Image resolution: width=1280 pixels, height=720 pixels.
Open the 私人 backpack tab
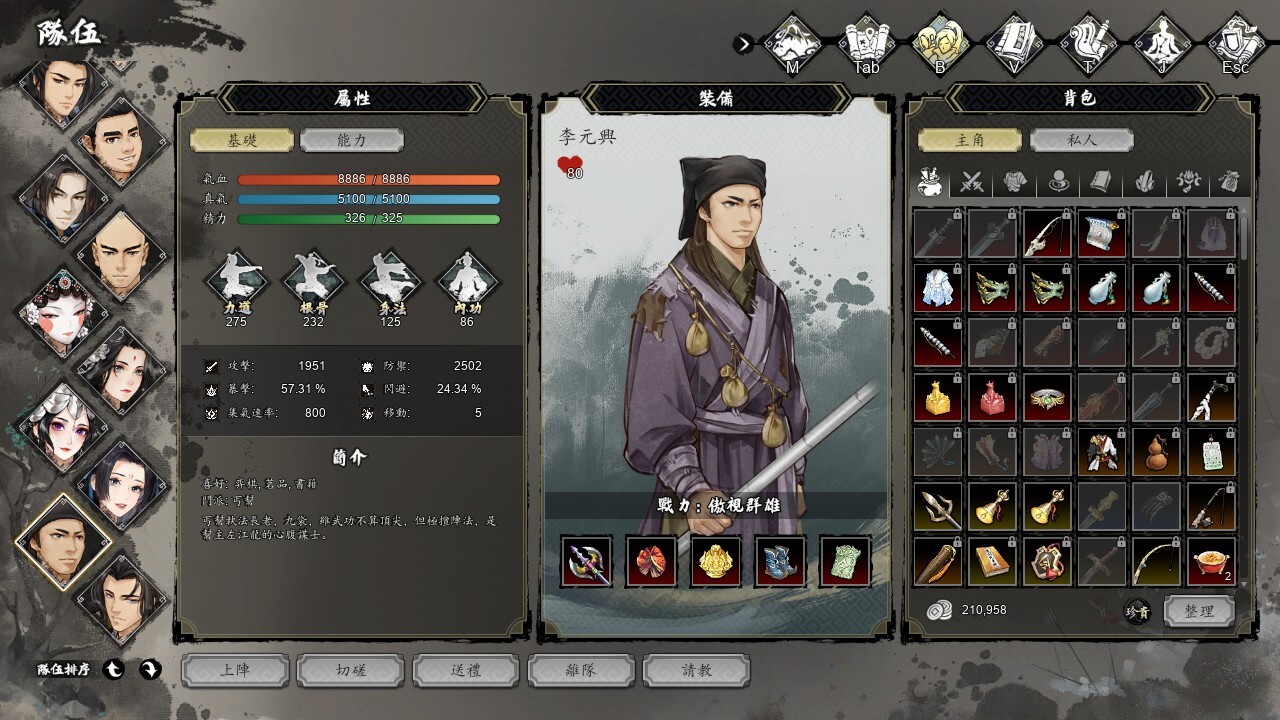click(1081, 141)
